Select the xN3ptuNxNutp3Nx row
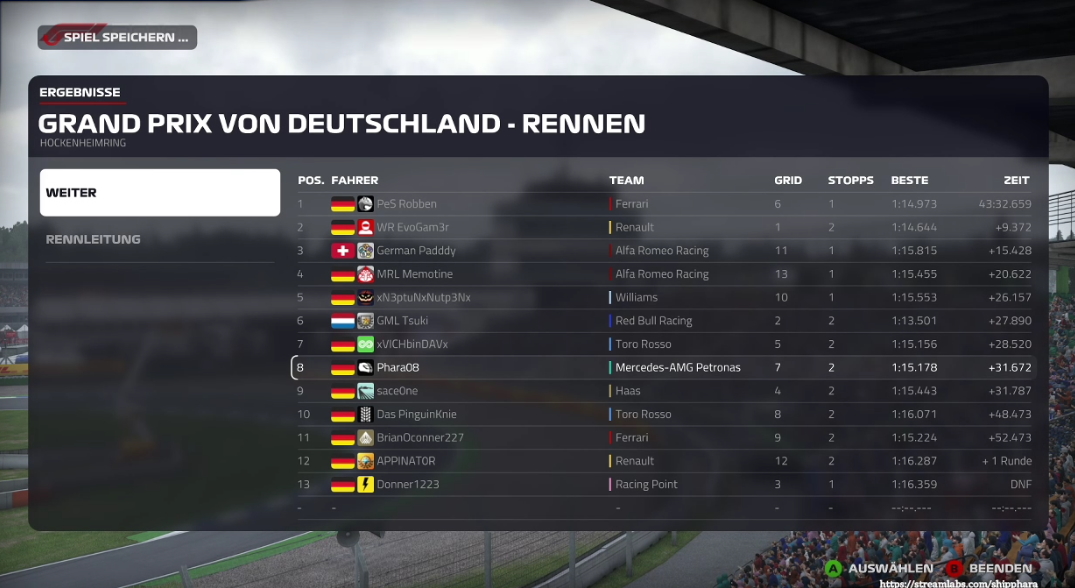The image size is (1075, 588). [x=665, y=297]
